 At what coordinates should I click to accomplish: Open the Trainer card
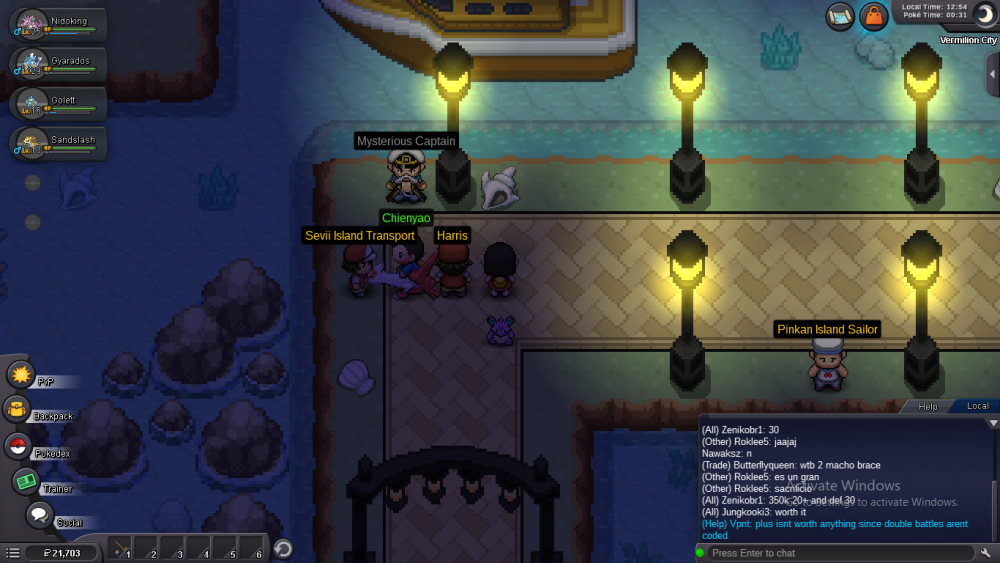(x=26, y=481)
